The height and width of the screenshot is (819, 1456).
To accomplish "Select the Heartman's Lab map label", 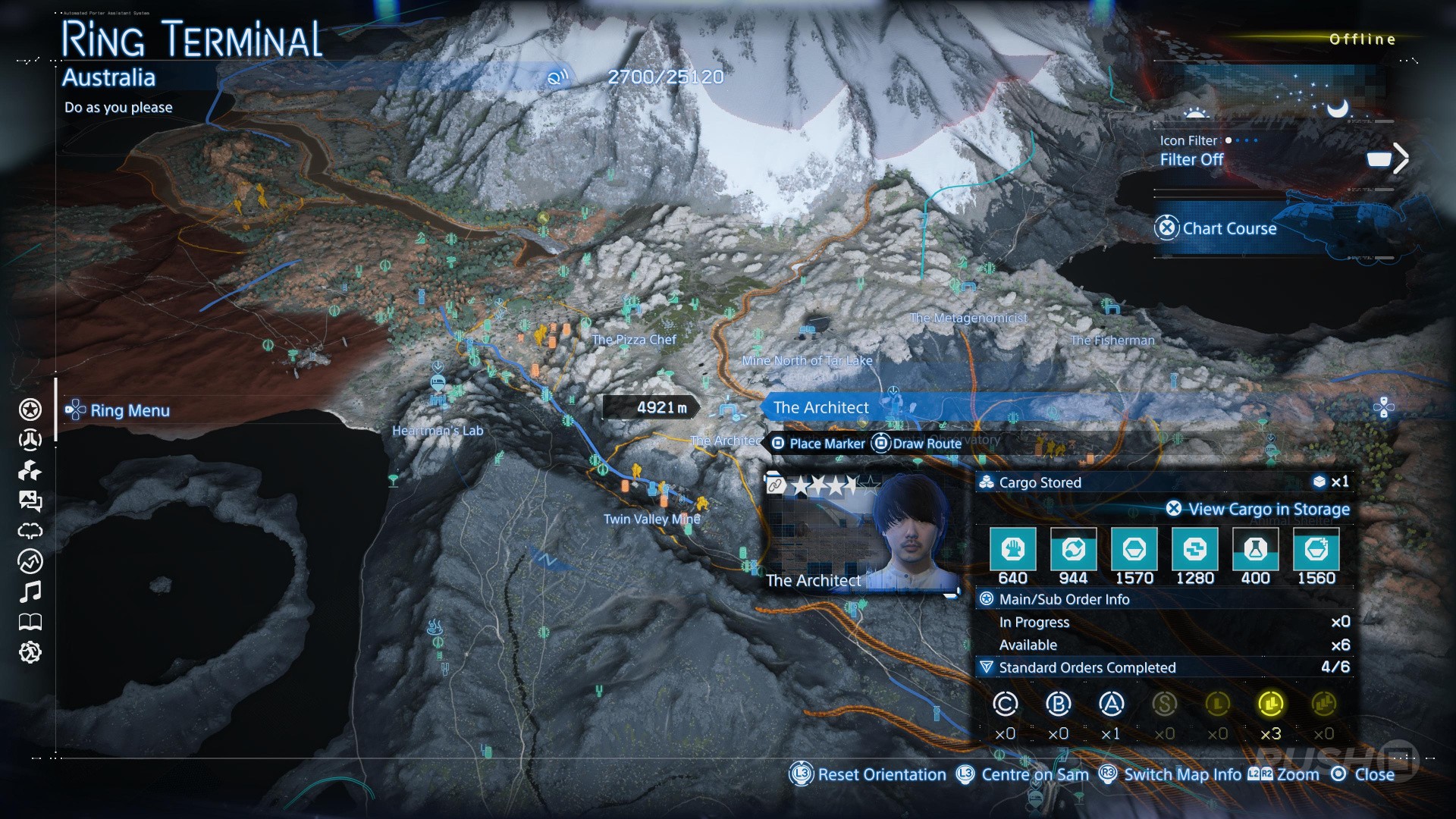I will (438, 431).
